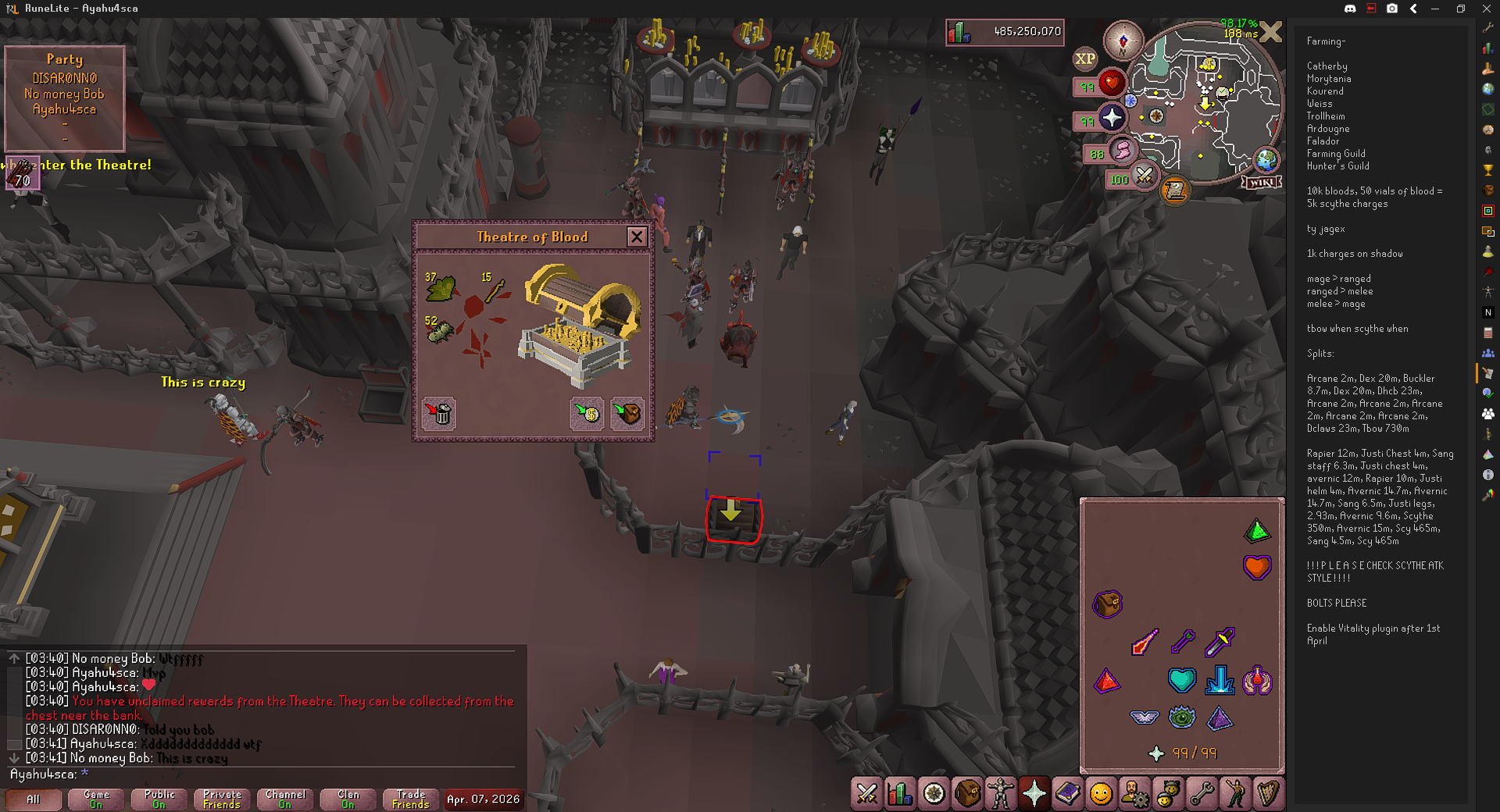Take a screenshot with RuneLite camera button
This screenshot has height=812, width=1500.
tap(1392, 9)
